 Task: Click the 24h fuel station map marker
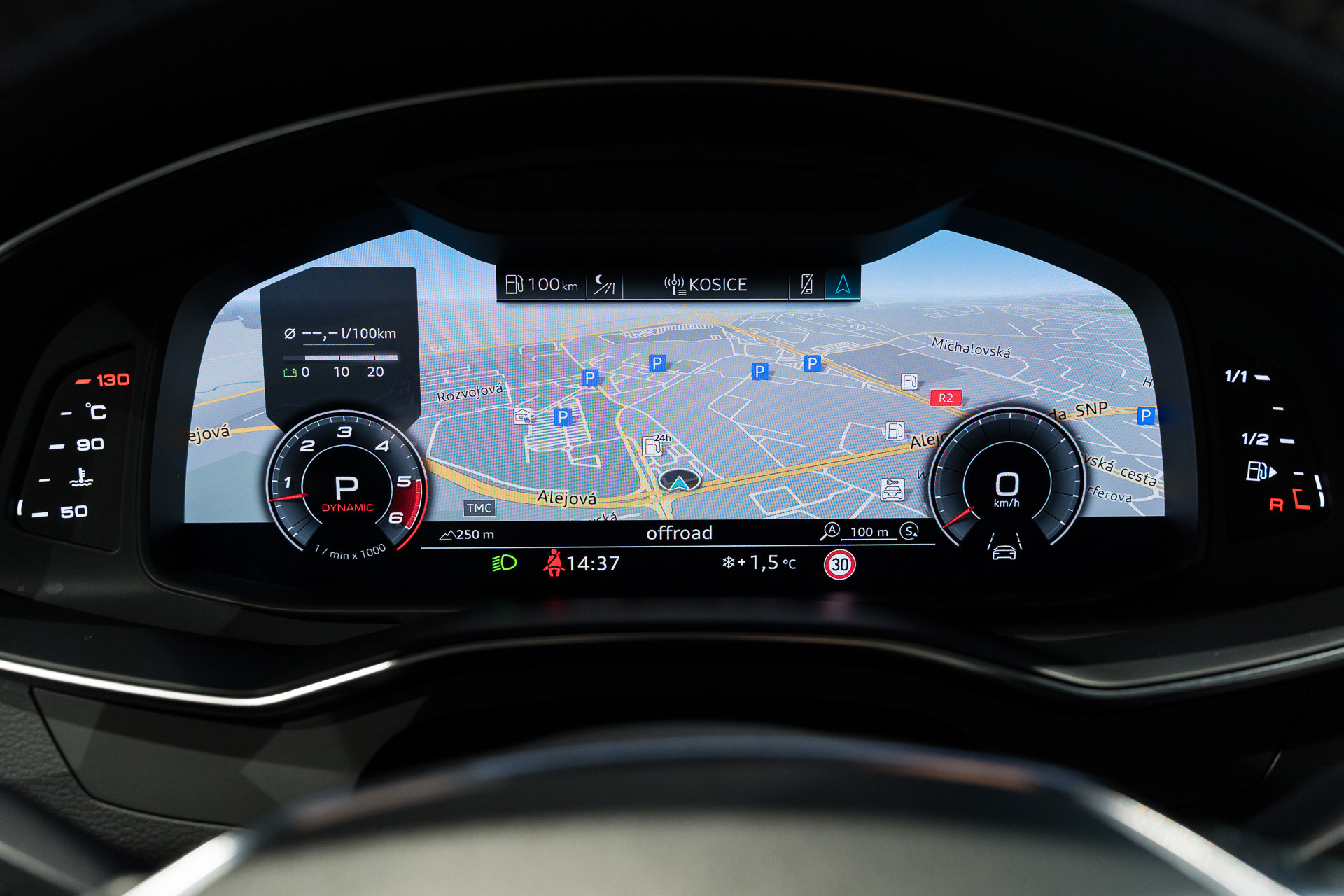(x=654, y=444)
